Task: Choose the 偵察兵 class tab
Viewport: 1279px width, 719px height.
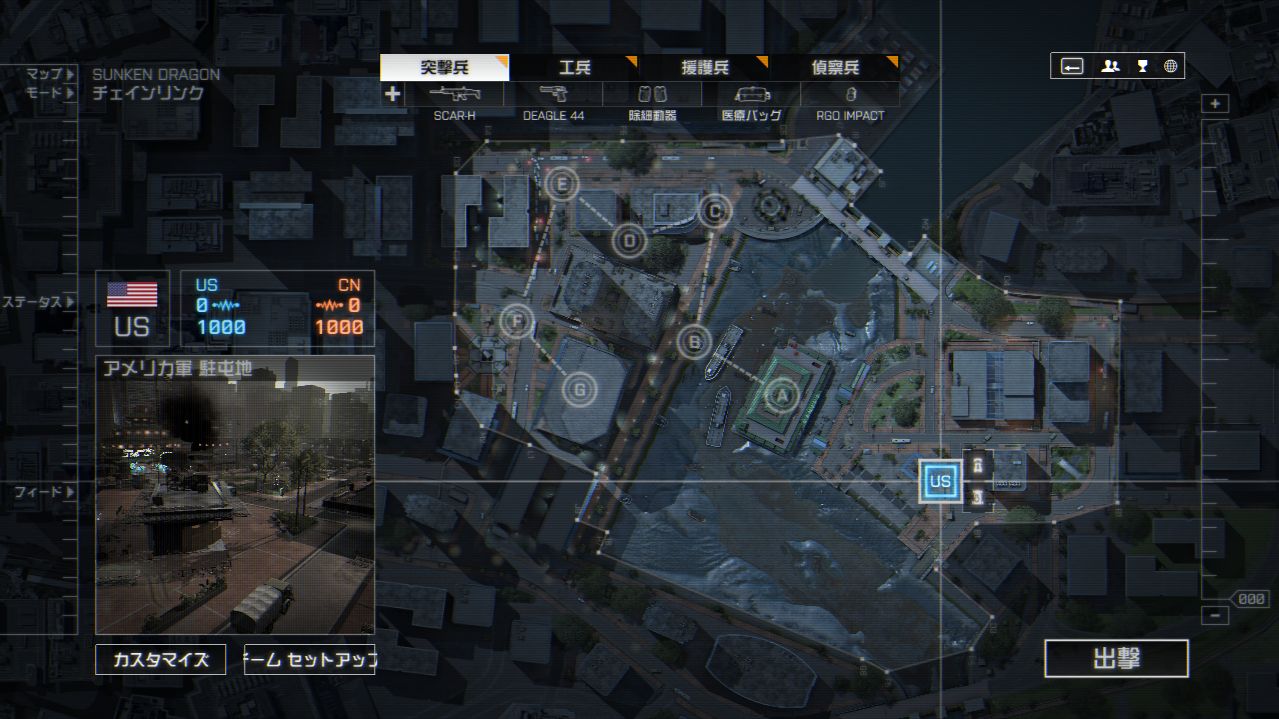Action: (835, 68)
